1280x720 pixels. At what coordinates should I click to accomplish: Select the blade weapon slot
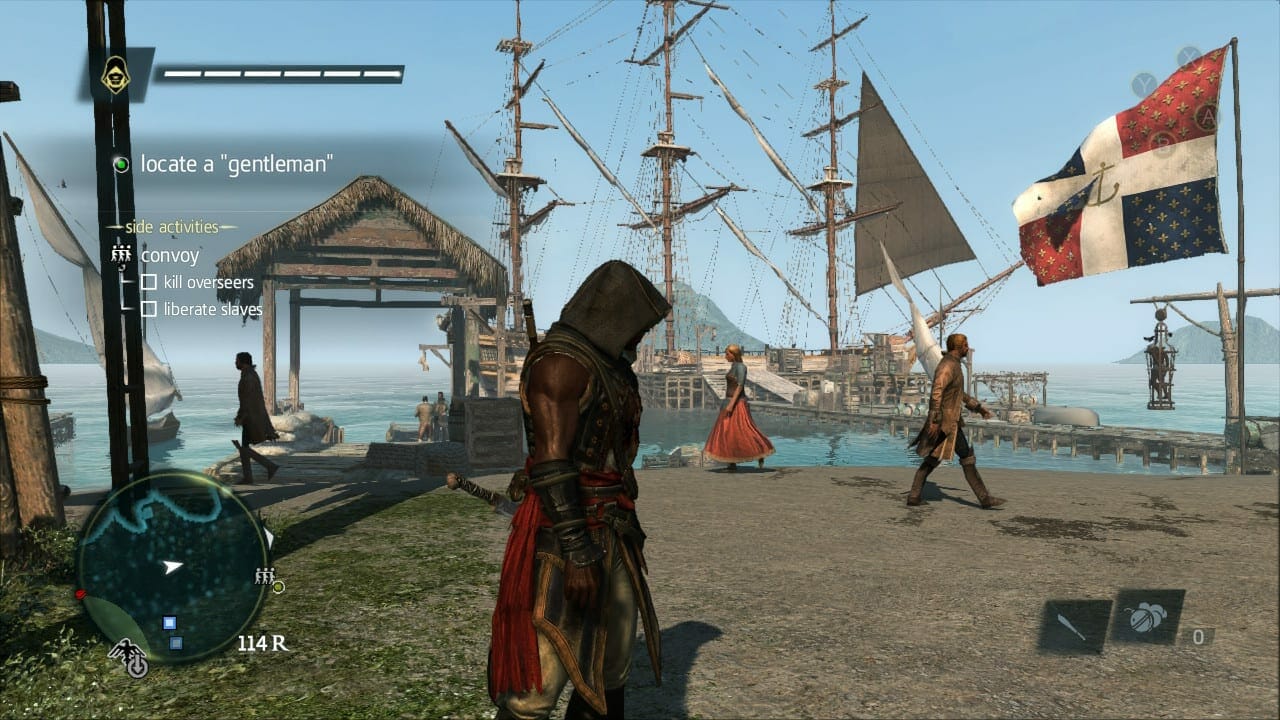[x=1074, y=625]
